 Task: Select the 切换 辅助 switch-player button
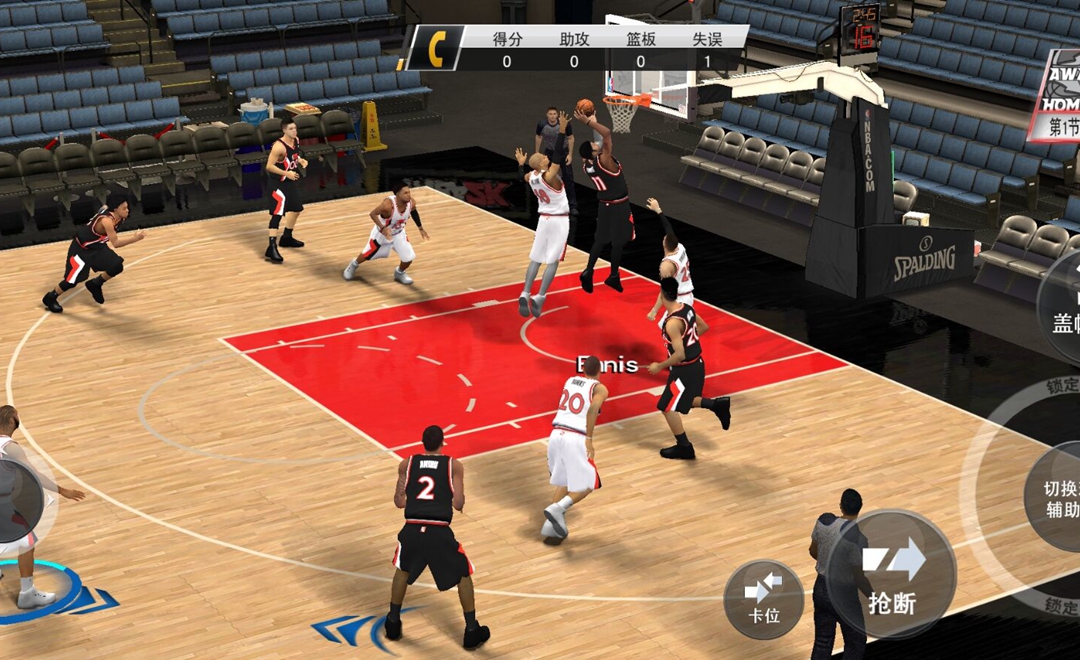pos(1056,498)
